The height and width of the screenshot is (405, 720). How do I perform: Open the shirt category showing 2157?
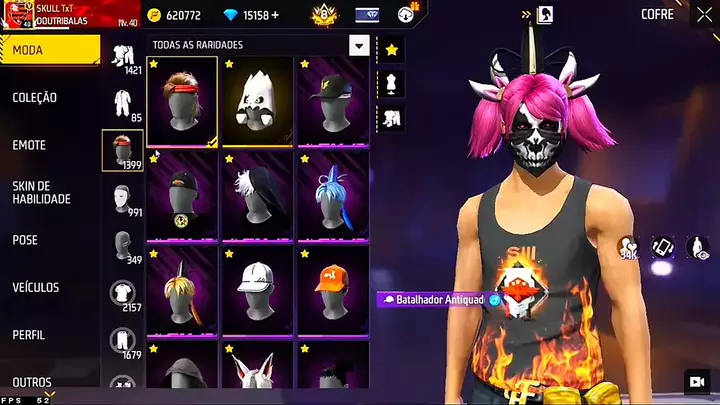(123, 293)
